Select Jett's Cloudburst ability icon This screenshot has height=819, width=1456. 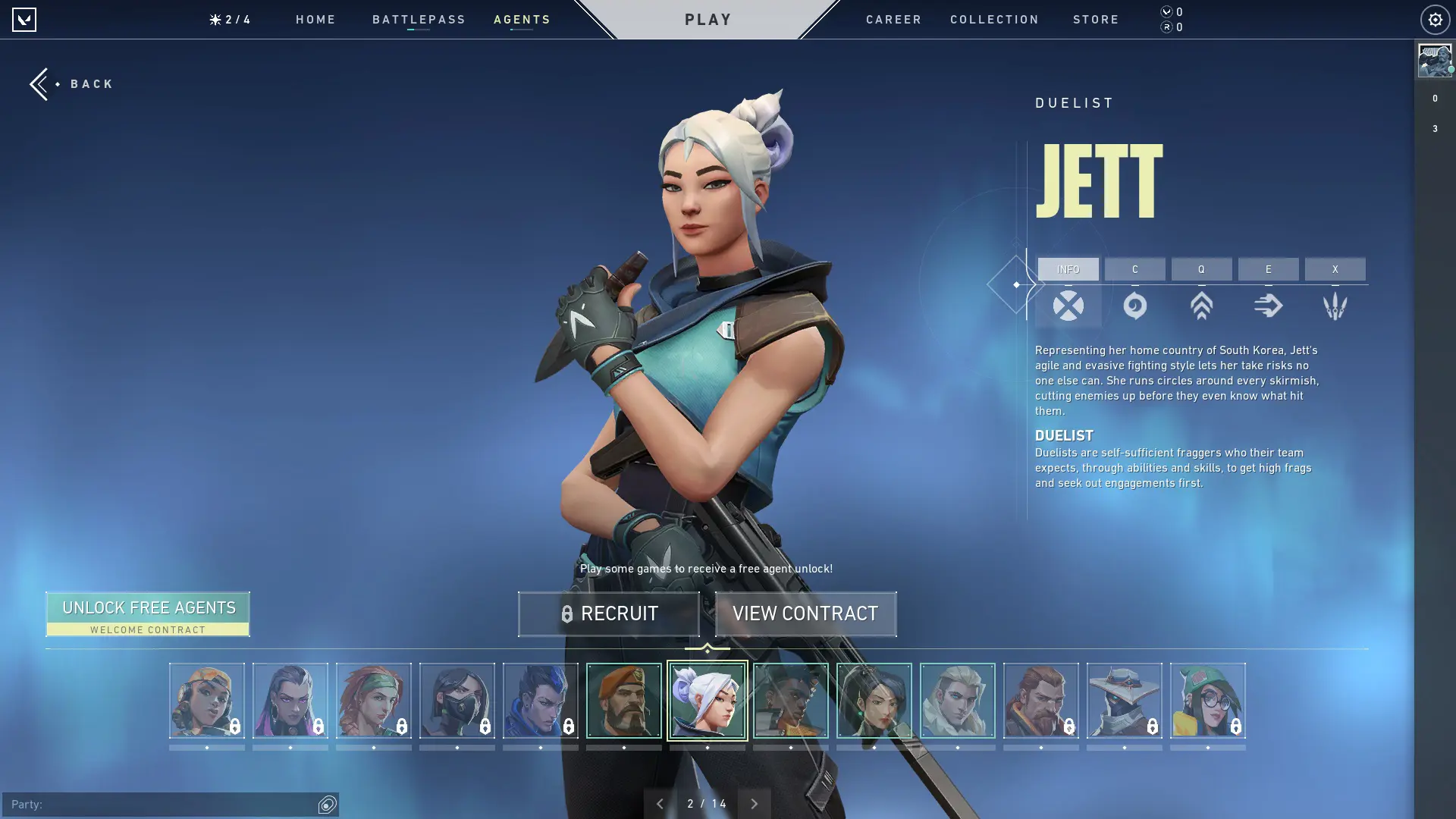pos(1134,306)
